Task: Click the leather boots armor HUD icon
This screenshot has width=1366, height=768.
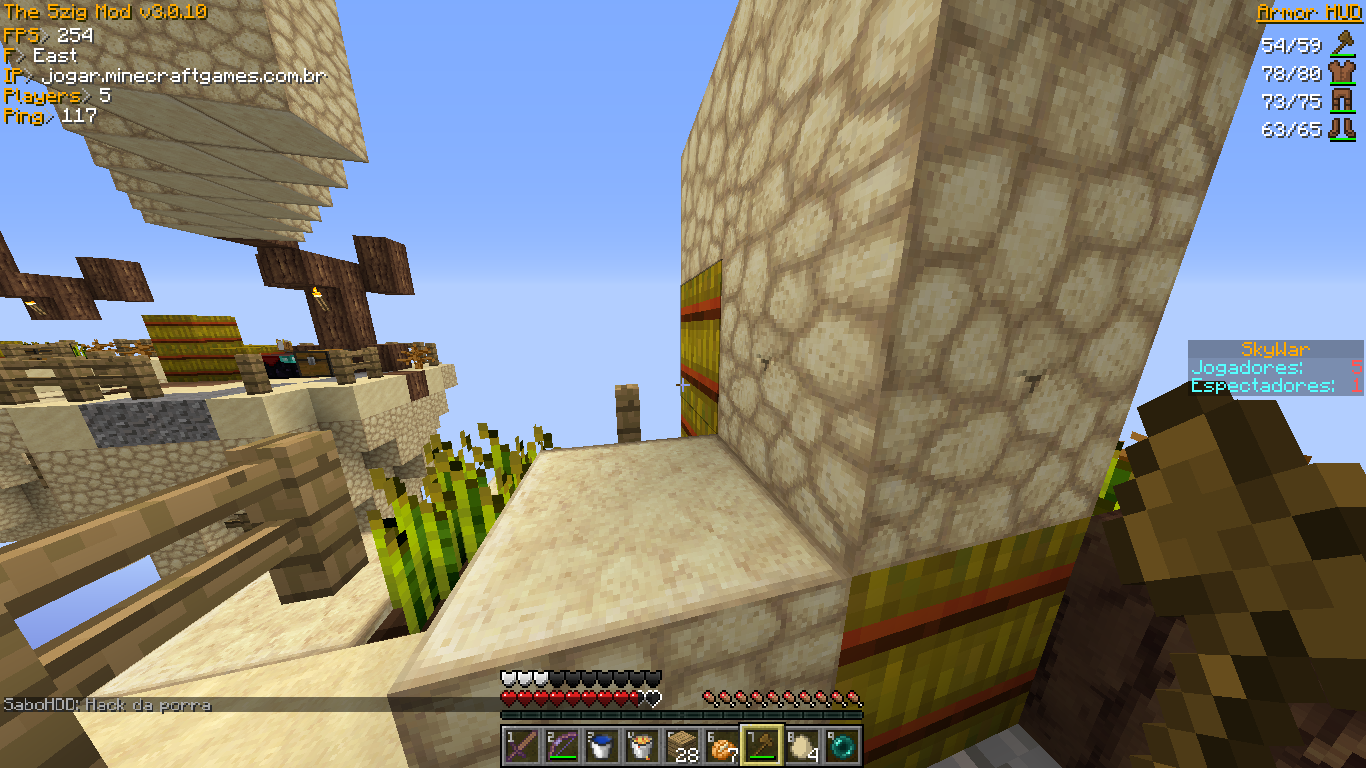Action: [x=1340, y=129]
